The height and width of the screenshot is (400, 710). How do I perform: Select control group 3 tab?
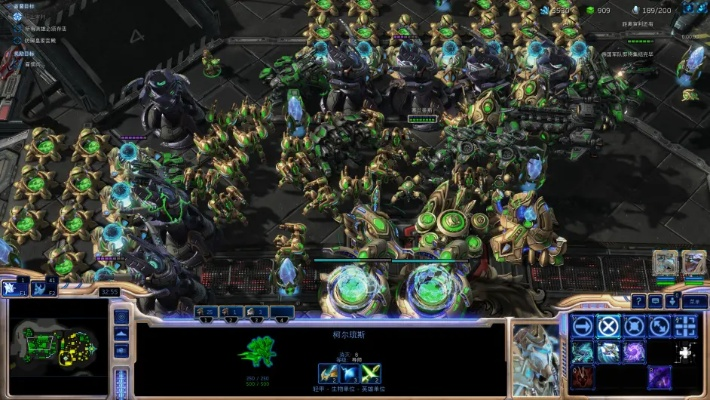click(257, 312)
